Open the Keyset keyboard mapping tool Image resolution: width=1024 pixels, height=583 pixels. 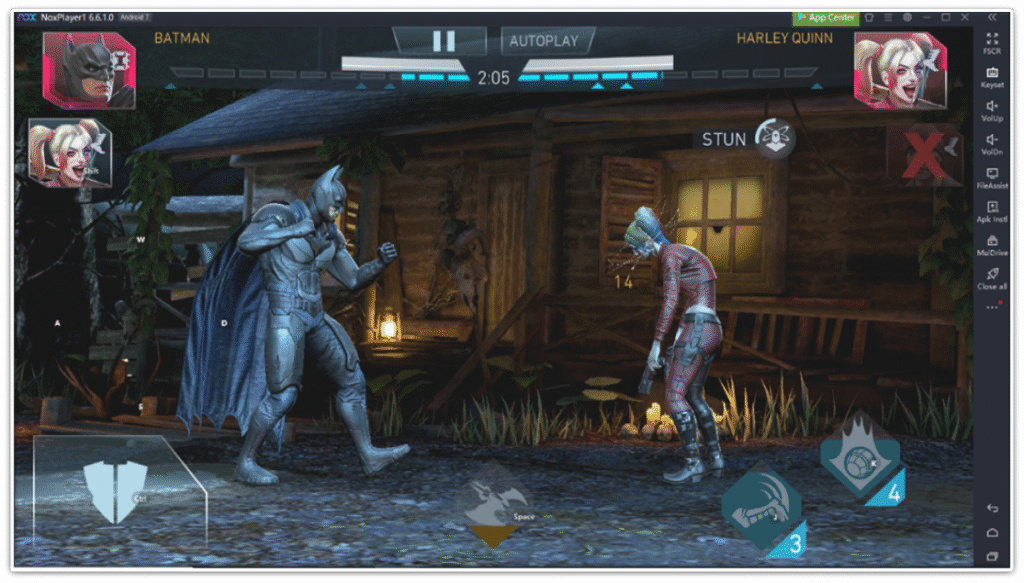pos(992,76)
